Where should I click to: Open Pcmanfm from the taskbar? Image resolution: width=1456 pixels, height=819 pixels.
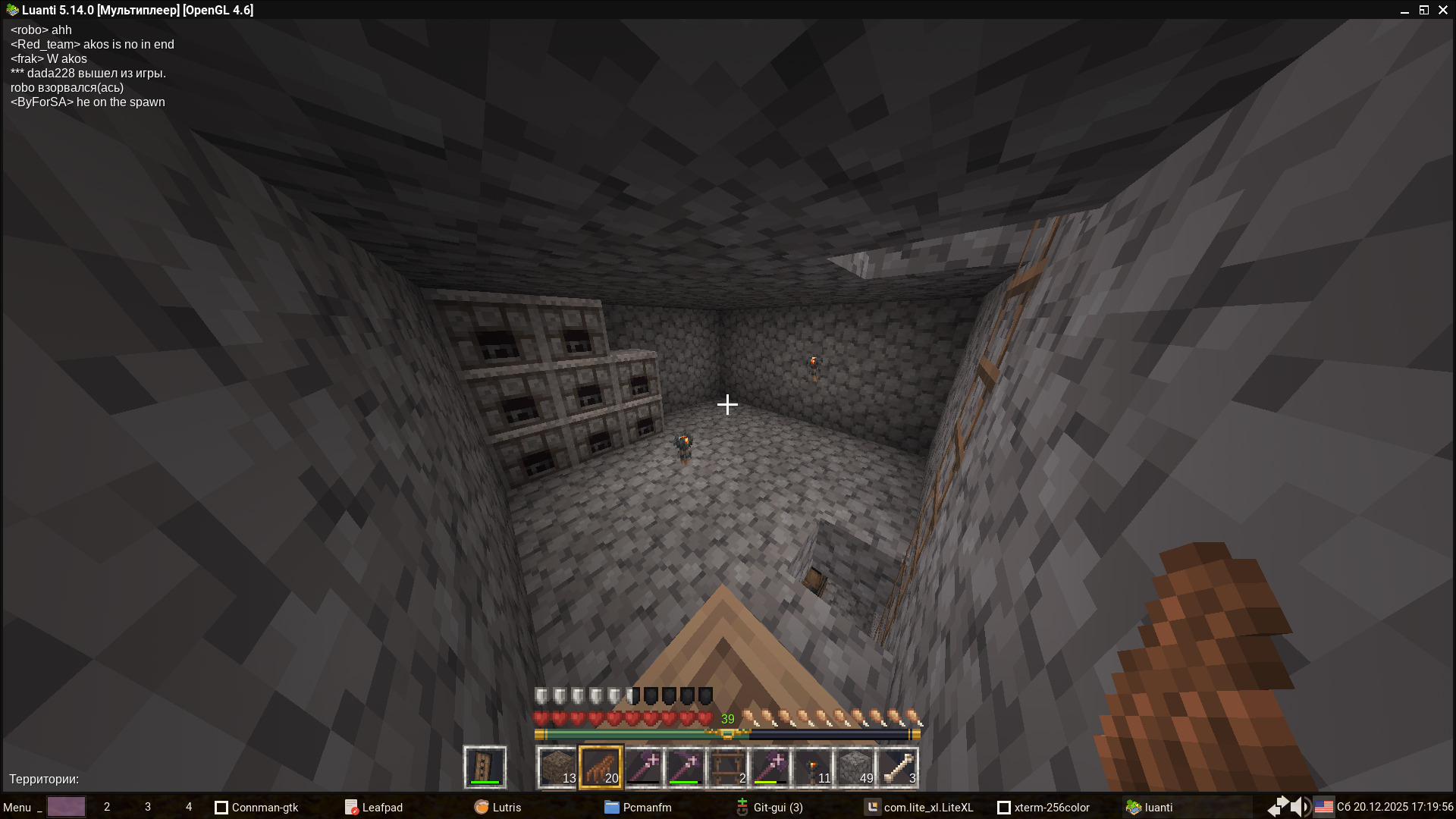click(638, 807)
